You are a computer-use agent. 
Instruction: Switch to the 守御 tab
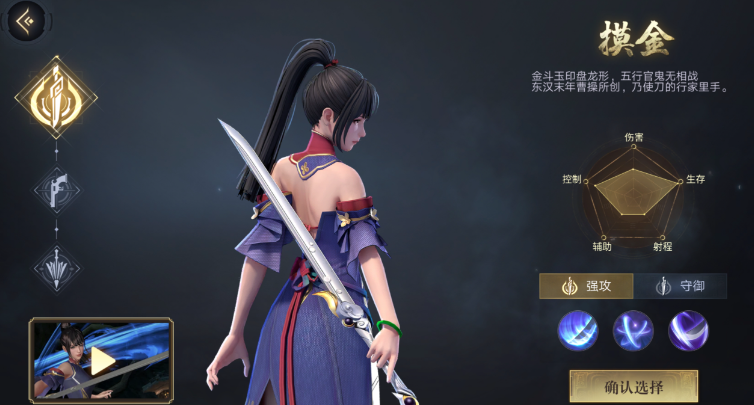point(680,286)
